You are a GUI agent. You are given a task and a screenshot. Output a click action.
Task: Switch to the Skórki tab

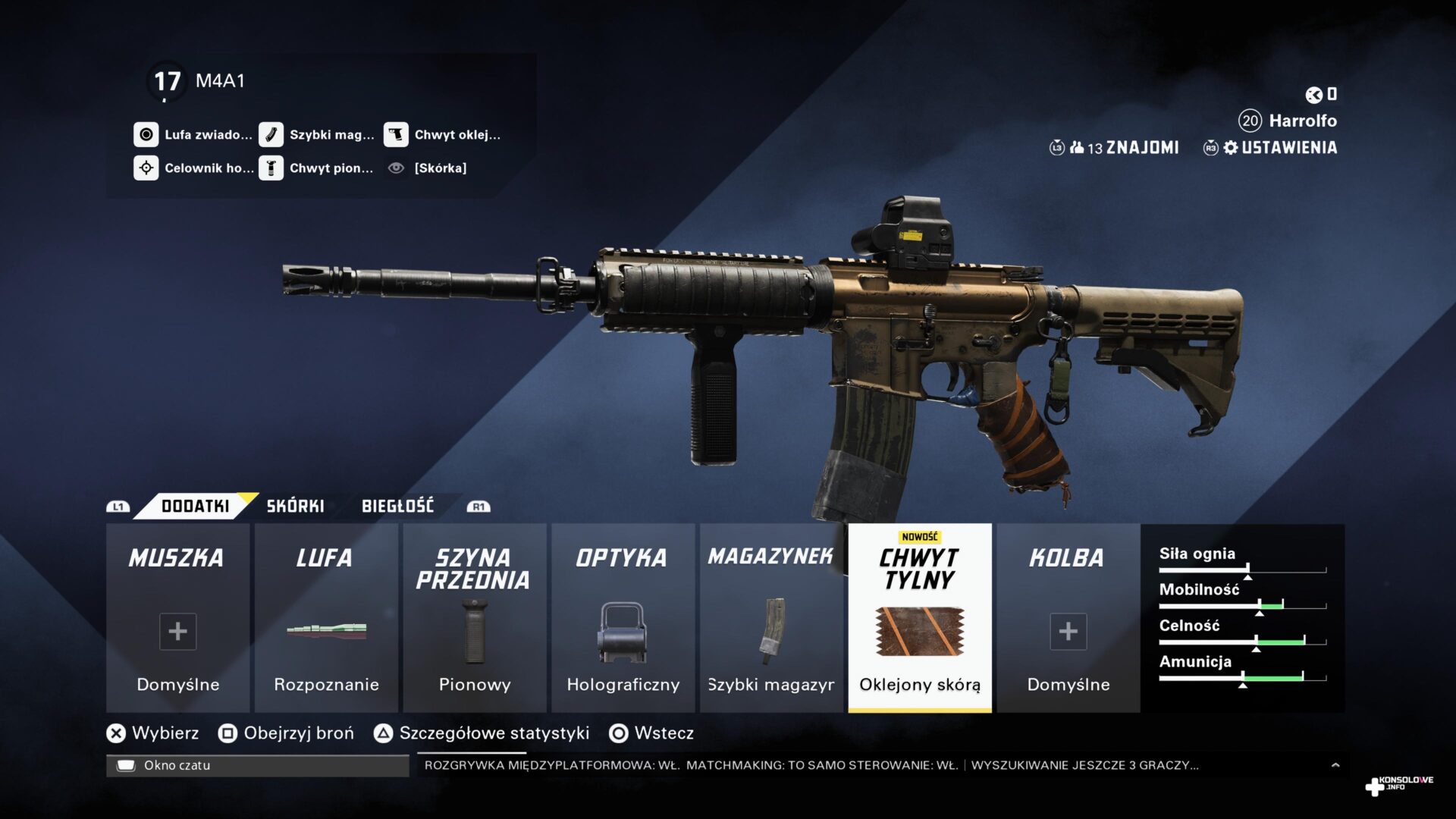click(x=295, y=506)
